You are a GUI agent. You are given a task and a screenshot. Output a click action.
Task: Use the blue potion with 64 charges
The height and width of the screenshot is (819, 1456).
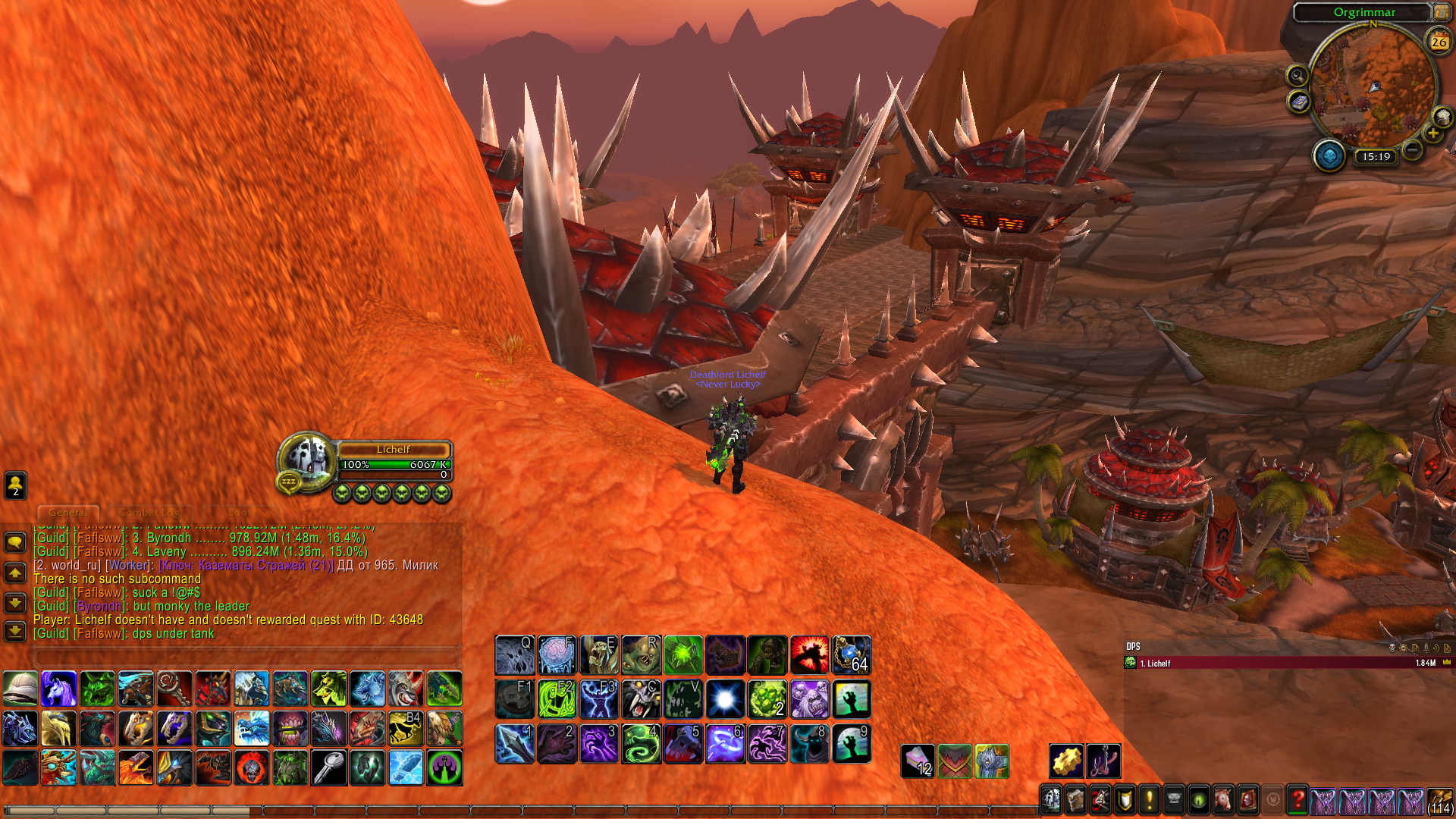(852, 655)
